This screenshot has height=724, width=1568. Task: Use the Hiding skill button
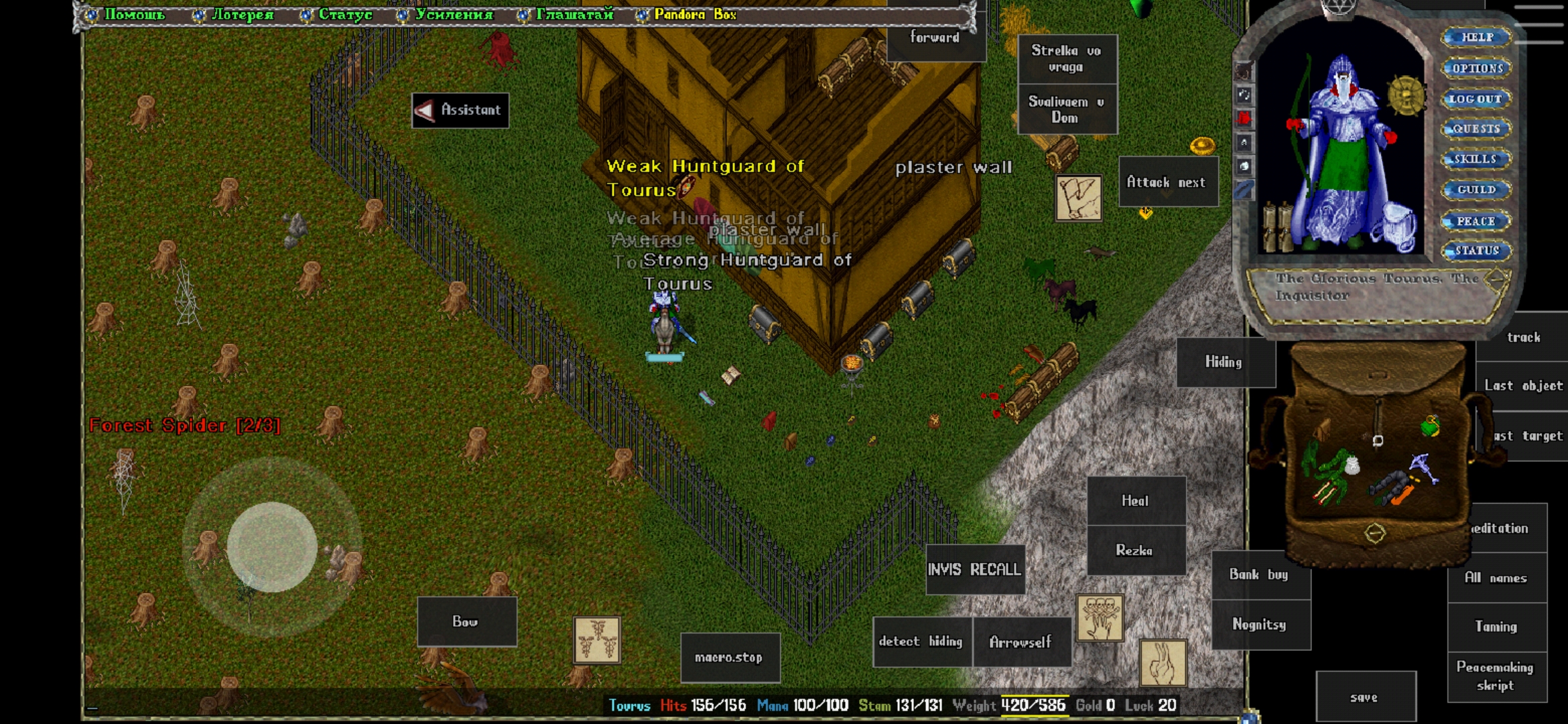click(x=1224, y=362)
